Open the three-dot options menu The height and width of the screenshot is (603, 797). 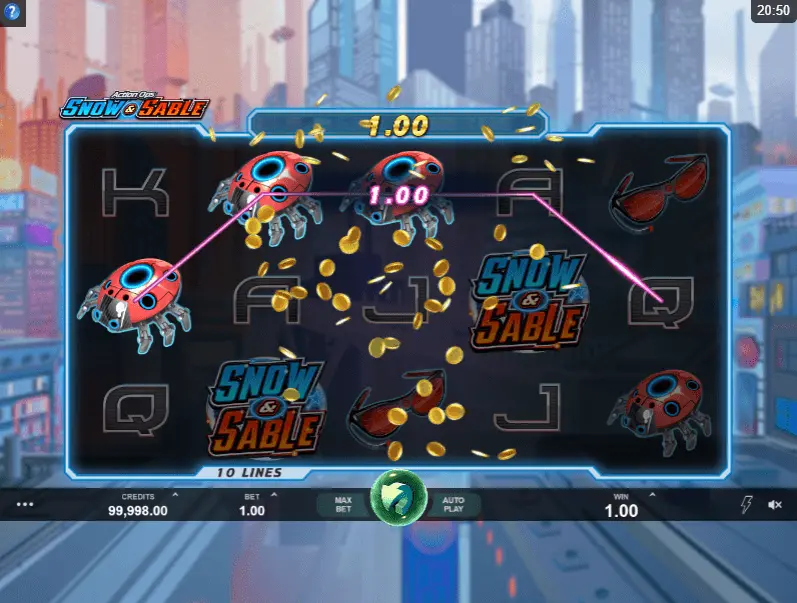25,505
